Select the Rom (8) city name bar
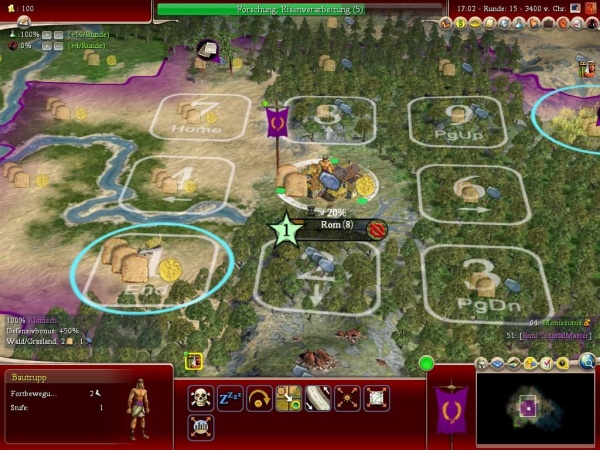600x450 pixels. point(335,226)
